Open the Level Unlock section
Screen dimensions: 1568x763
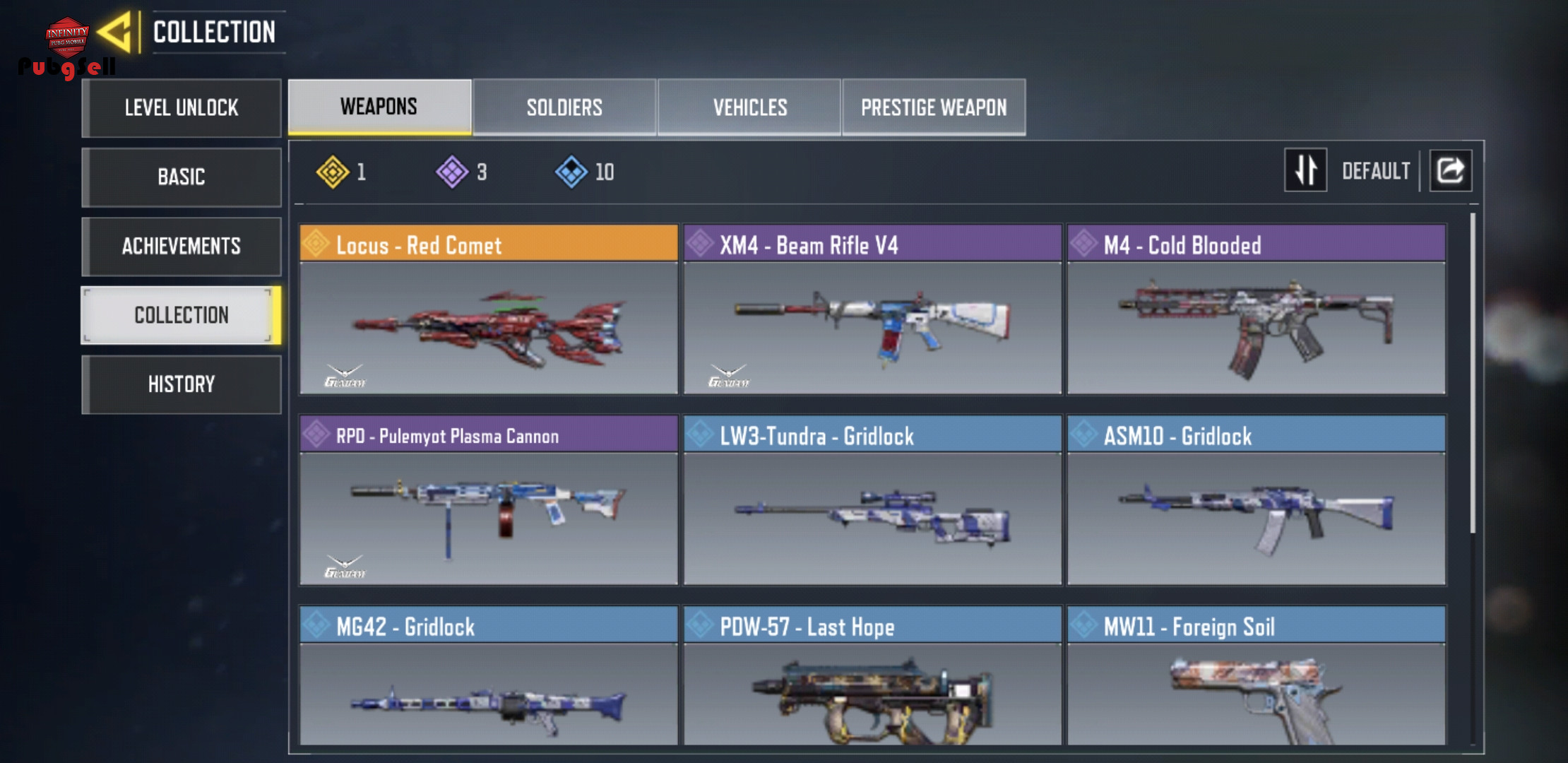click(182, 108)
